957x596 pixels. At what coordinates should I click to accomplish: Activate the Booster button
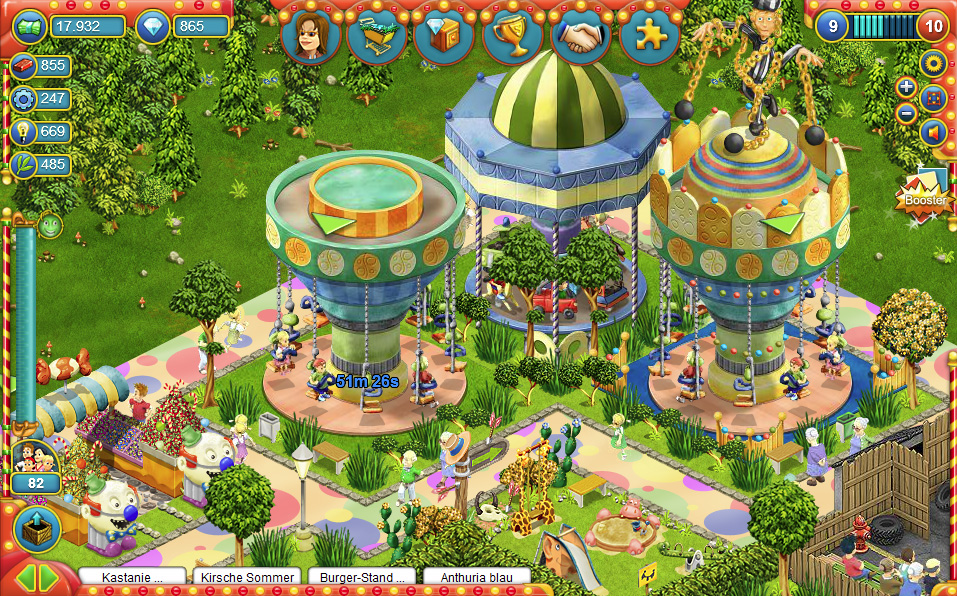click(924, 195)
